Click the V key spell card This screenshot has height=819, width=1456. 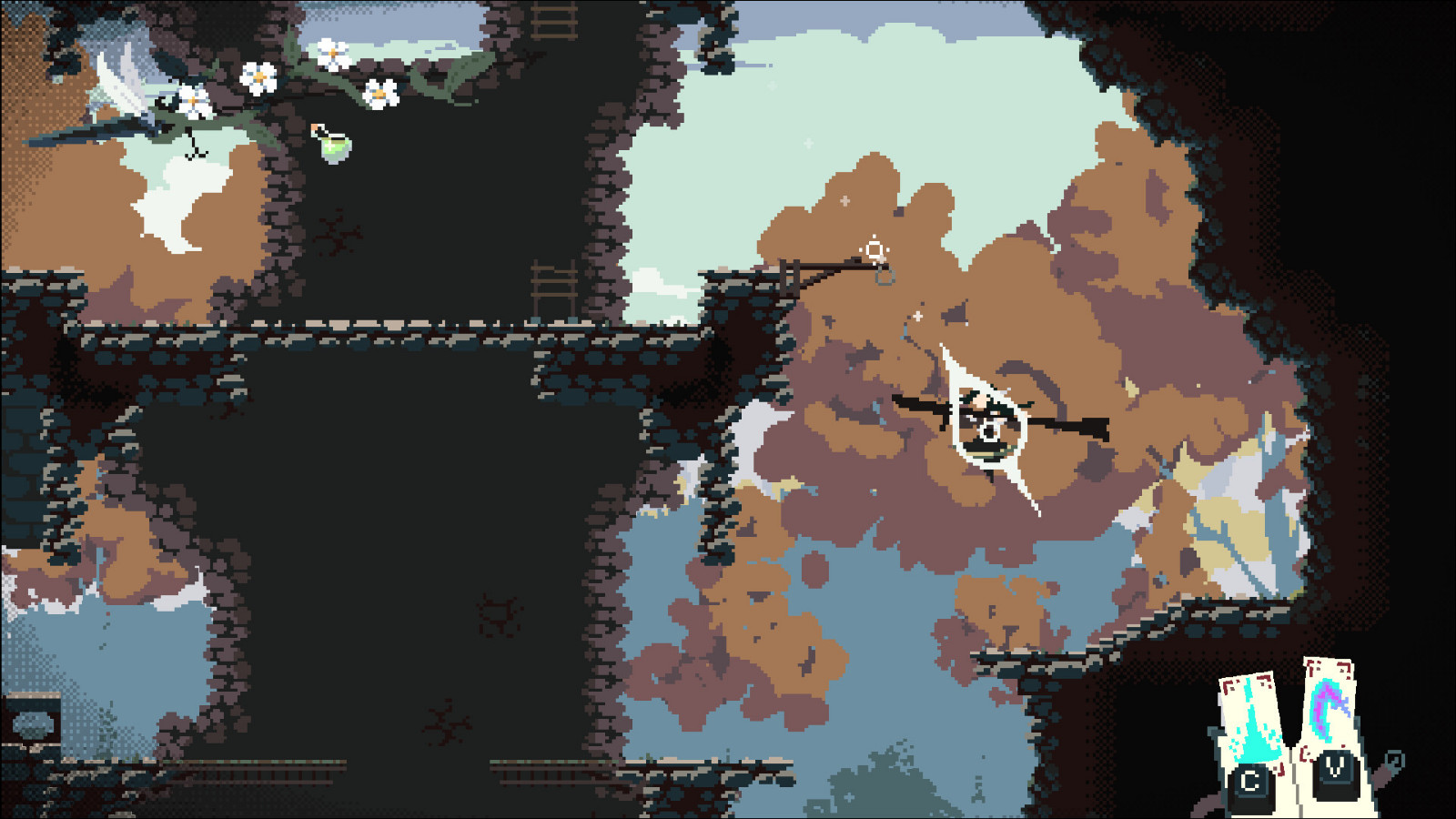click(1329, 701)
